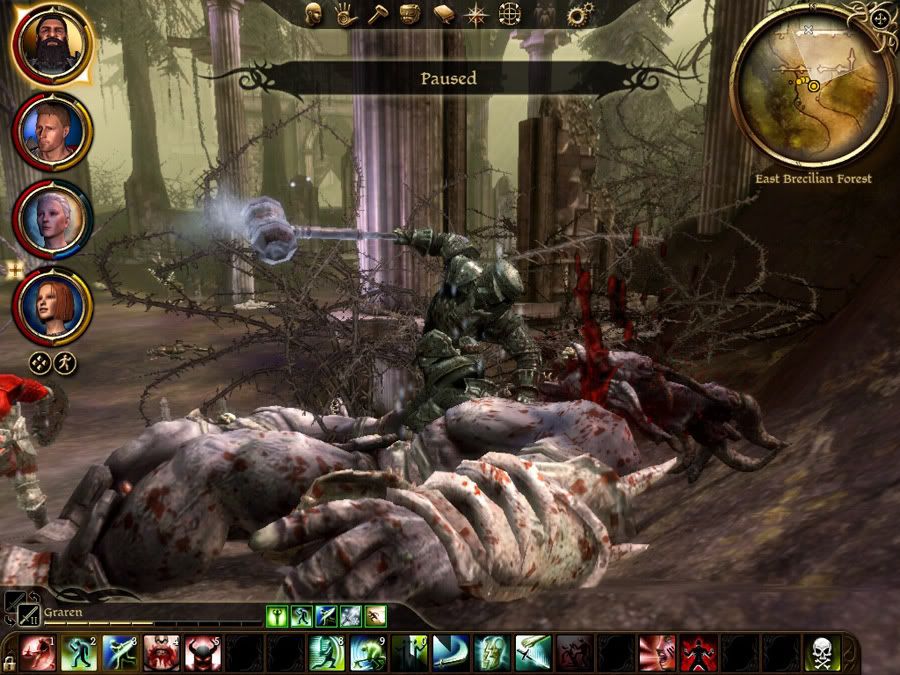Activate the bloody beard ability in slot 4

[161, 652]
